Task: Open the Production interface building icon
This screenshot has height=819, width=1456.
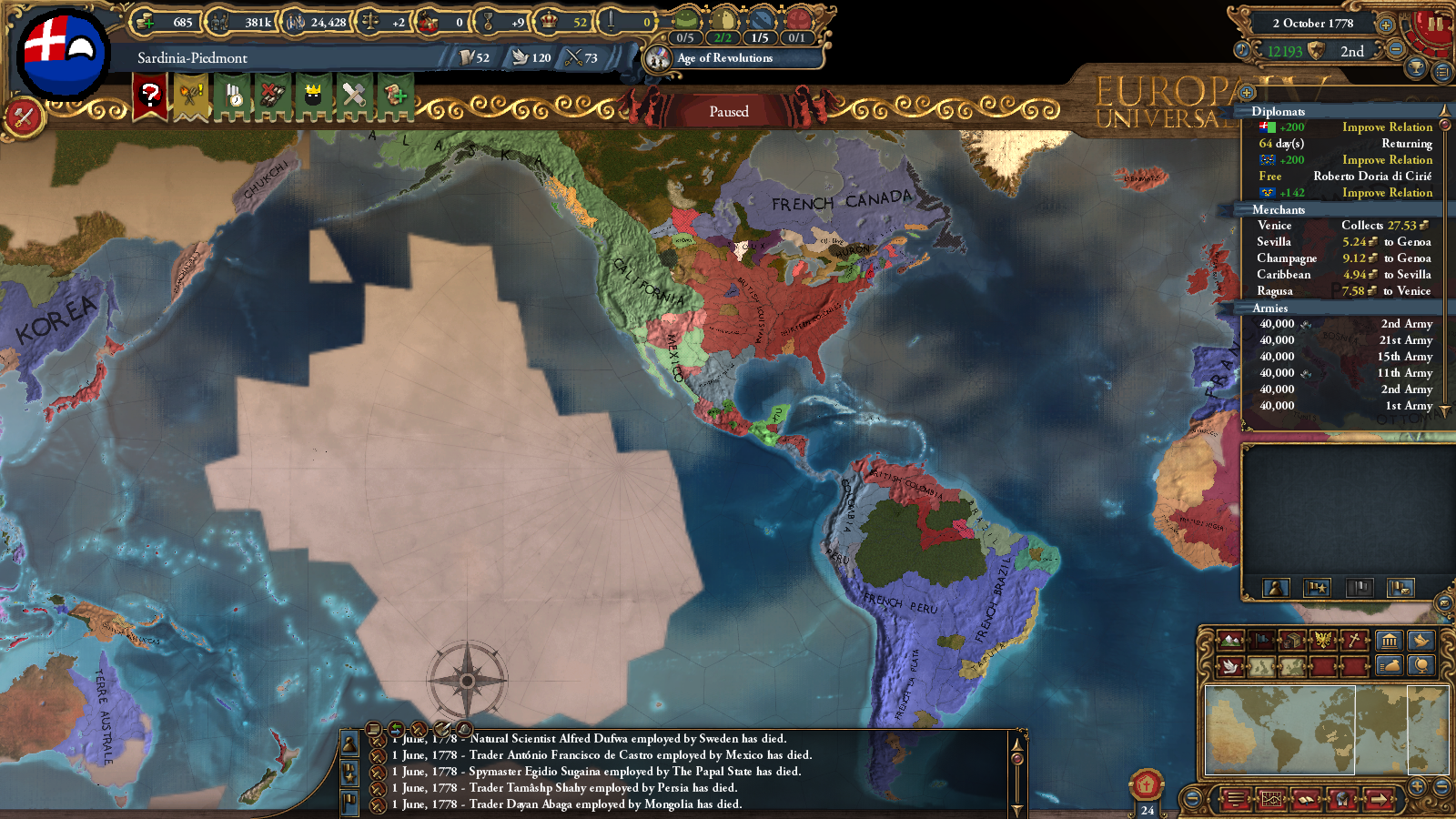Action: tap(1390, 641)
